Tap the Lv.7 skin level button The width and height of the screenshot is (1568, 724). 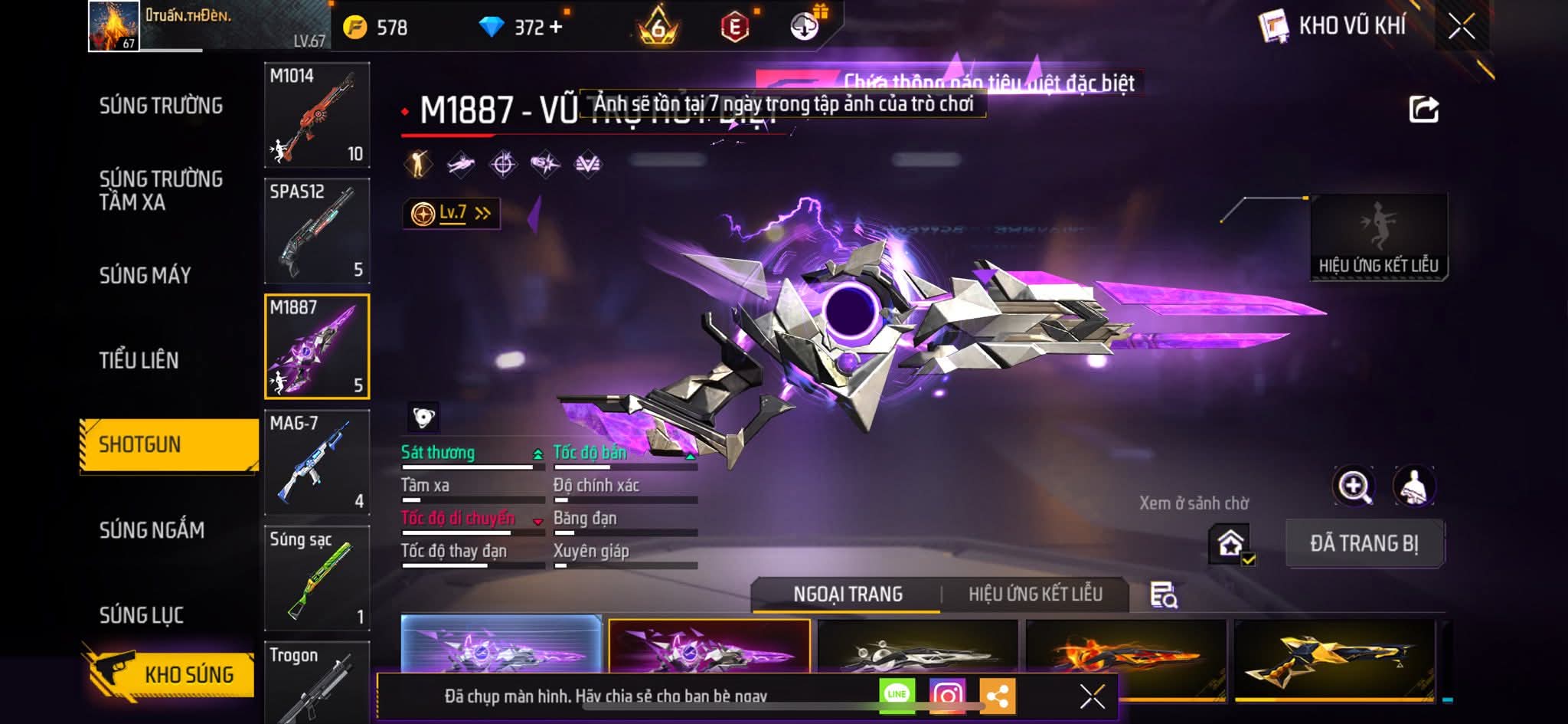click(x=452, y=213)
